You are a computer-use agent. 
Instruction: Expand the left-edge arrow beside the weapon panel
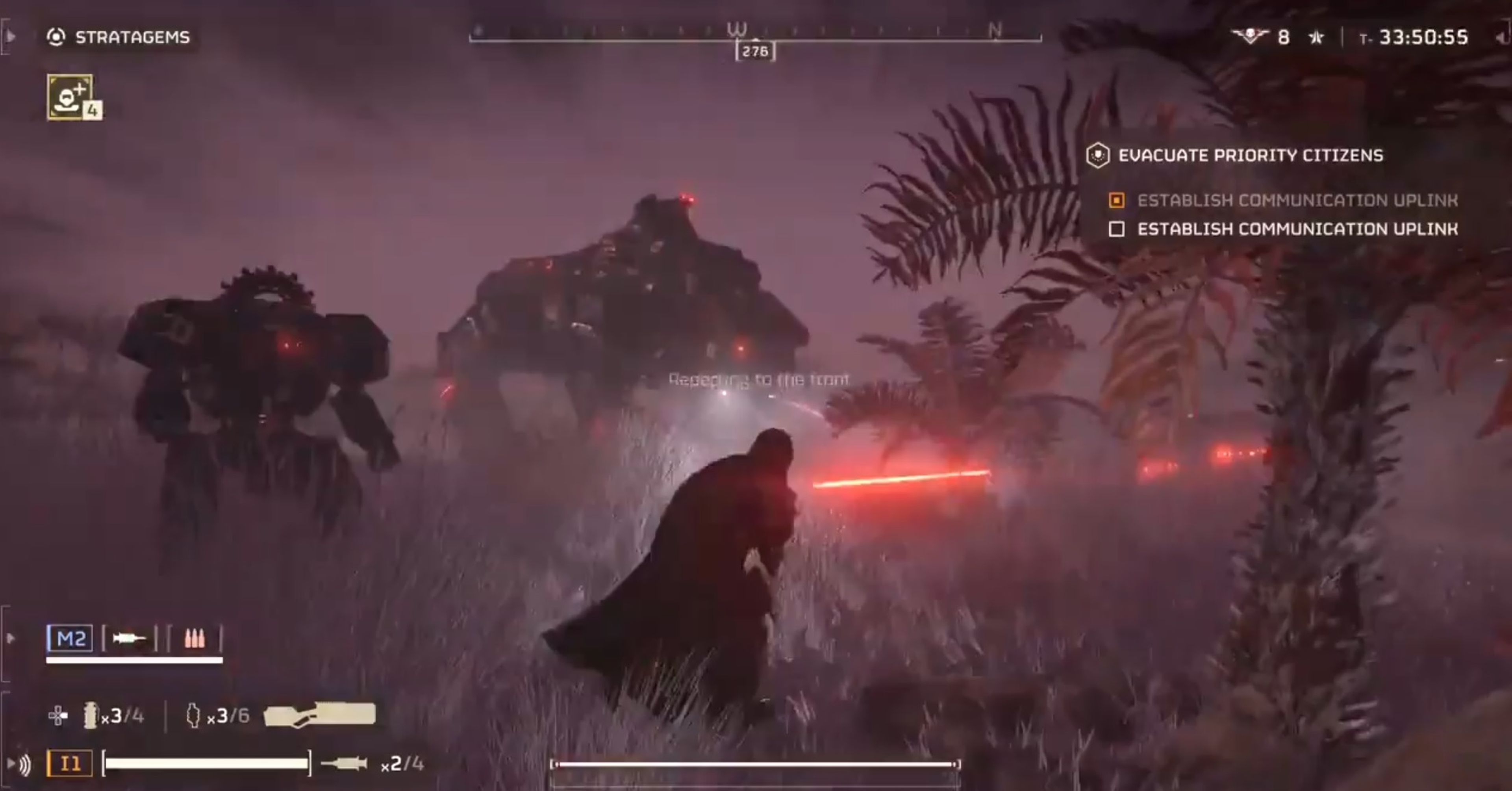point(10,637)
